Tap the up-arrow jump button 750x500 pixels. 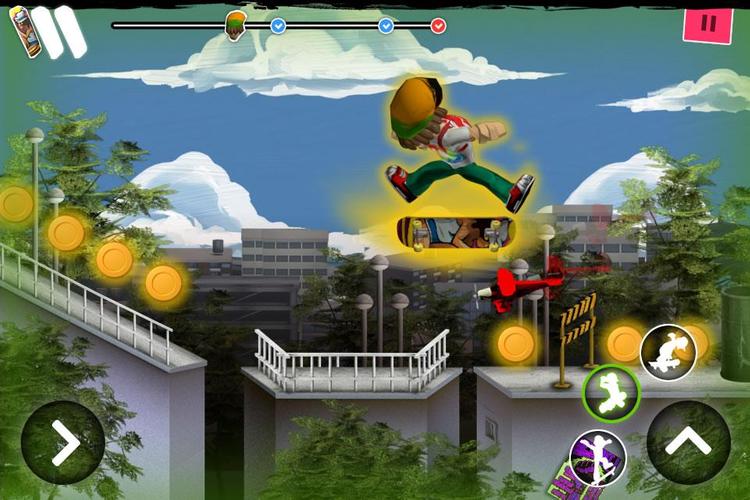click(x=689, y=443)
